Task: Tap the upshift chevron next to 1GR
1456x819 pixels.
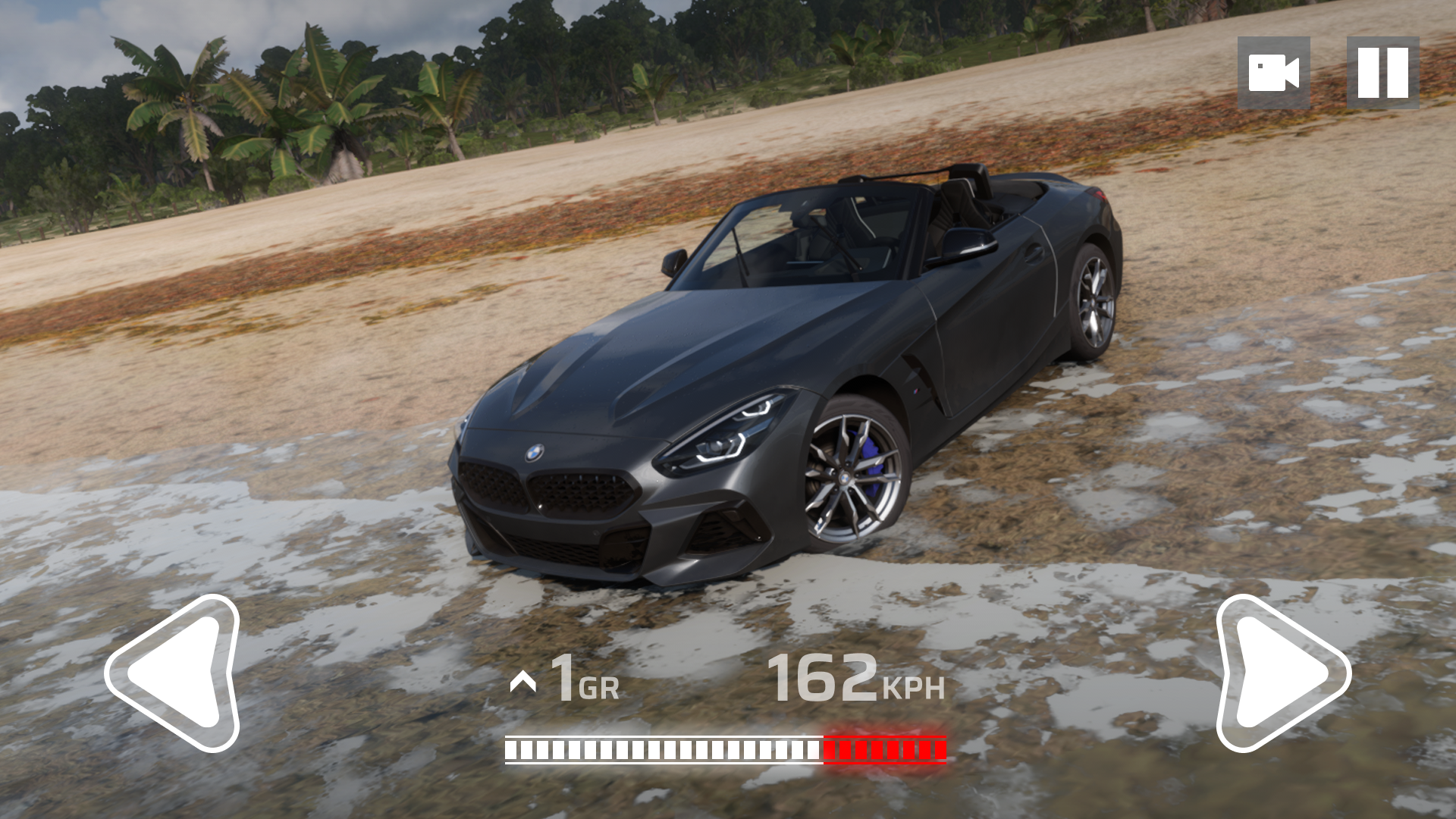Action: click(523, 681)
